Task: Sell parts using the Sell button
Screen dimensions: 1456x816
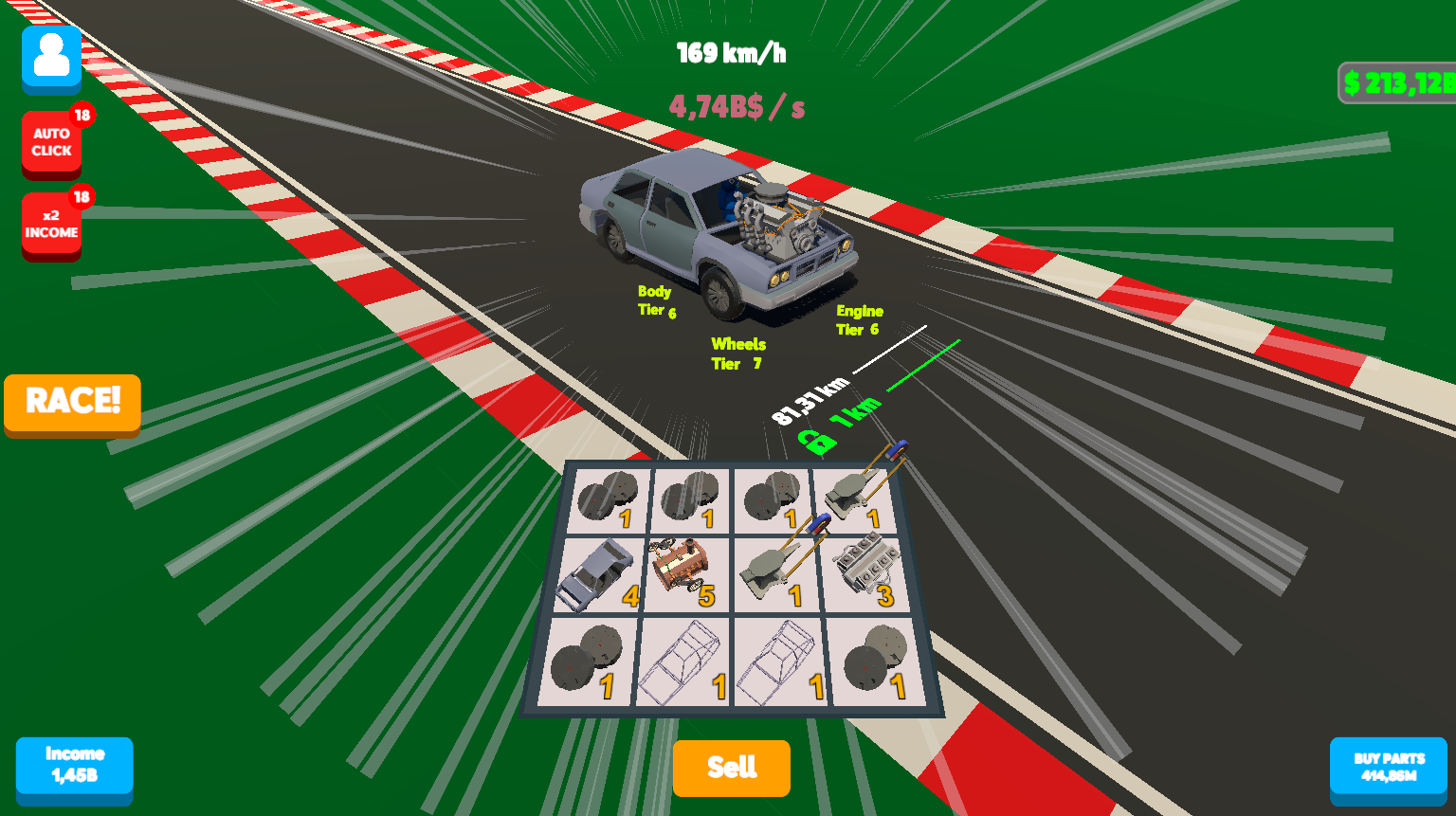Action: (731, 769)
